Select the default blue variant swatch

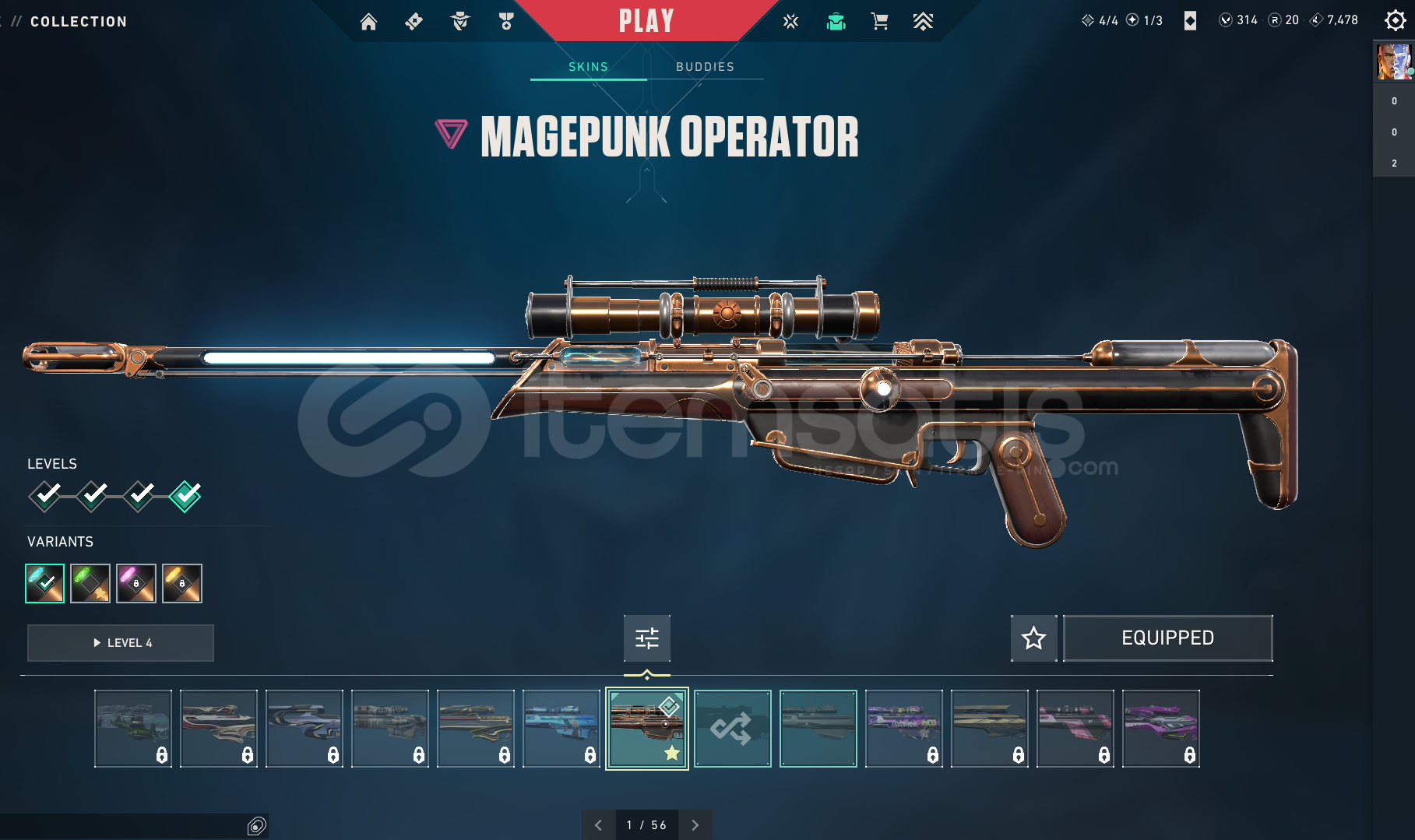click(44, 583)
